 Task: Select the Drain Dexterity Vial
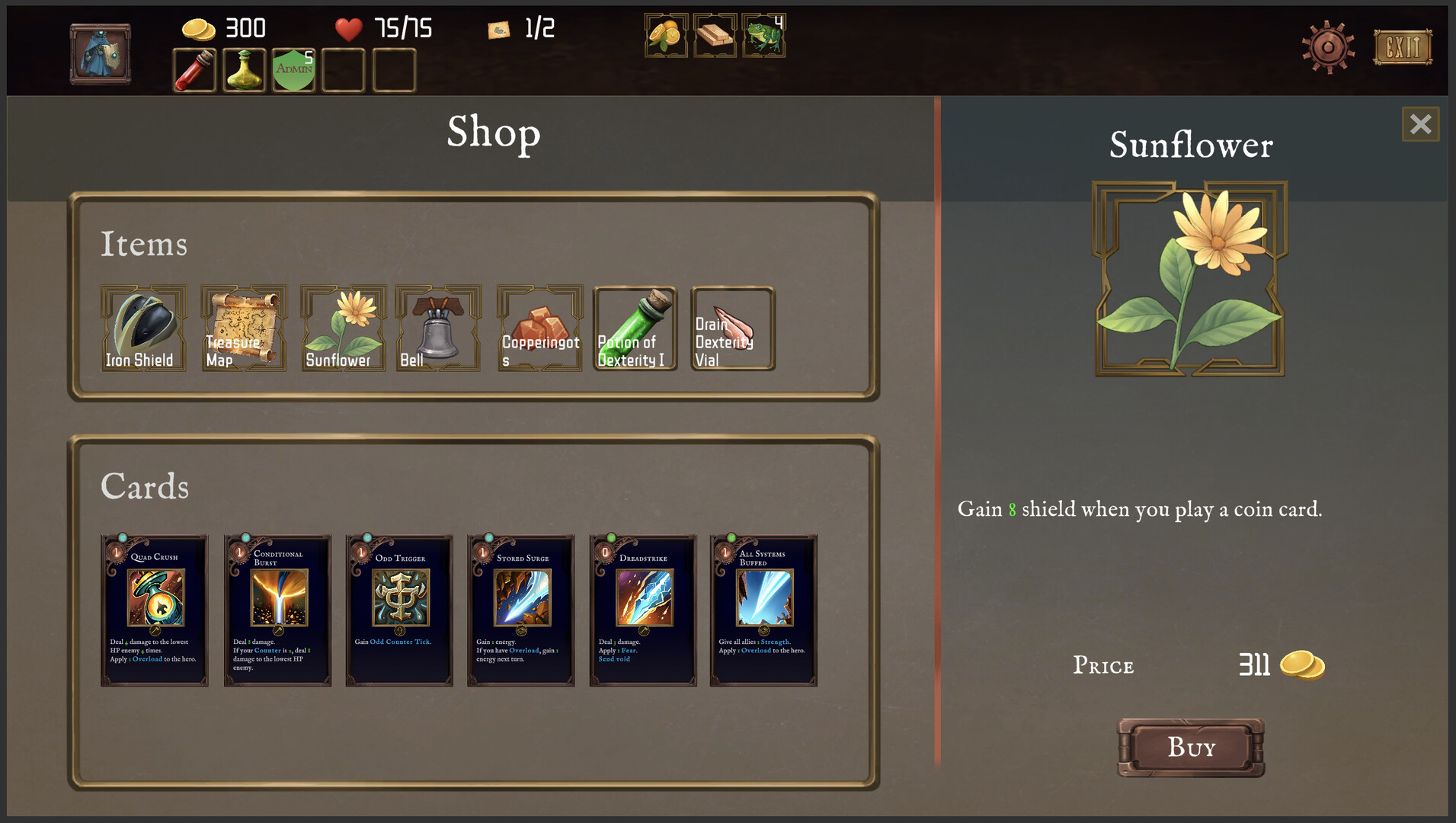(732, 329)
